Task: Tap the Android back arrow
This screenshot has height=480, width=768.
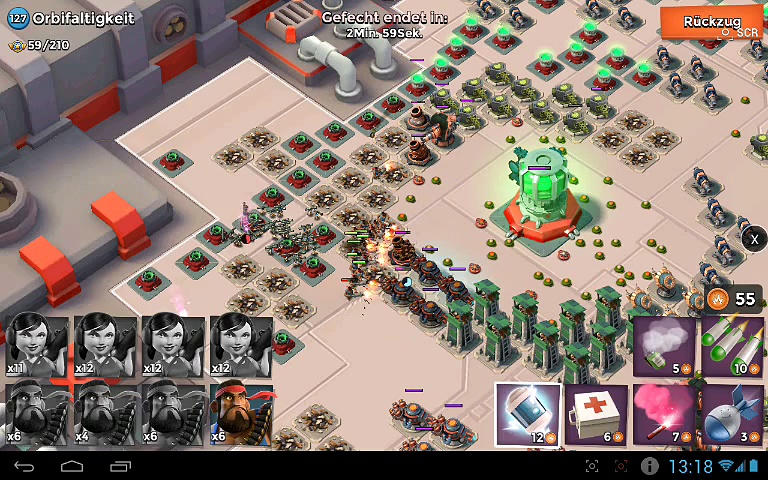Action: [25, 466]
